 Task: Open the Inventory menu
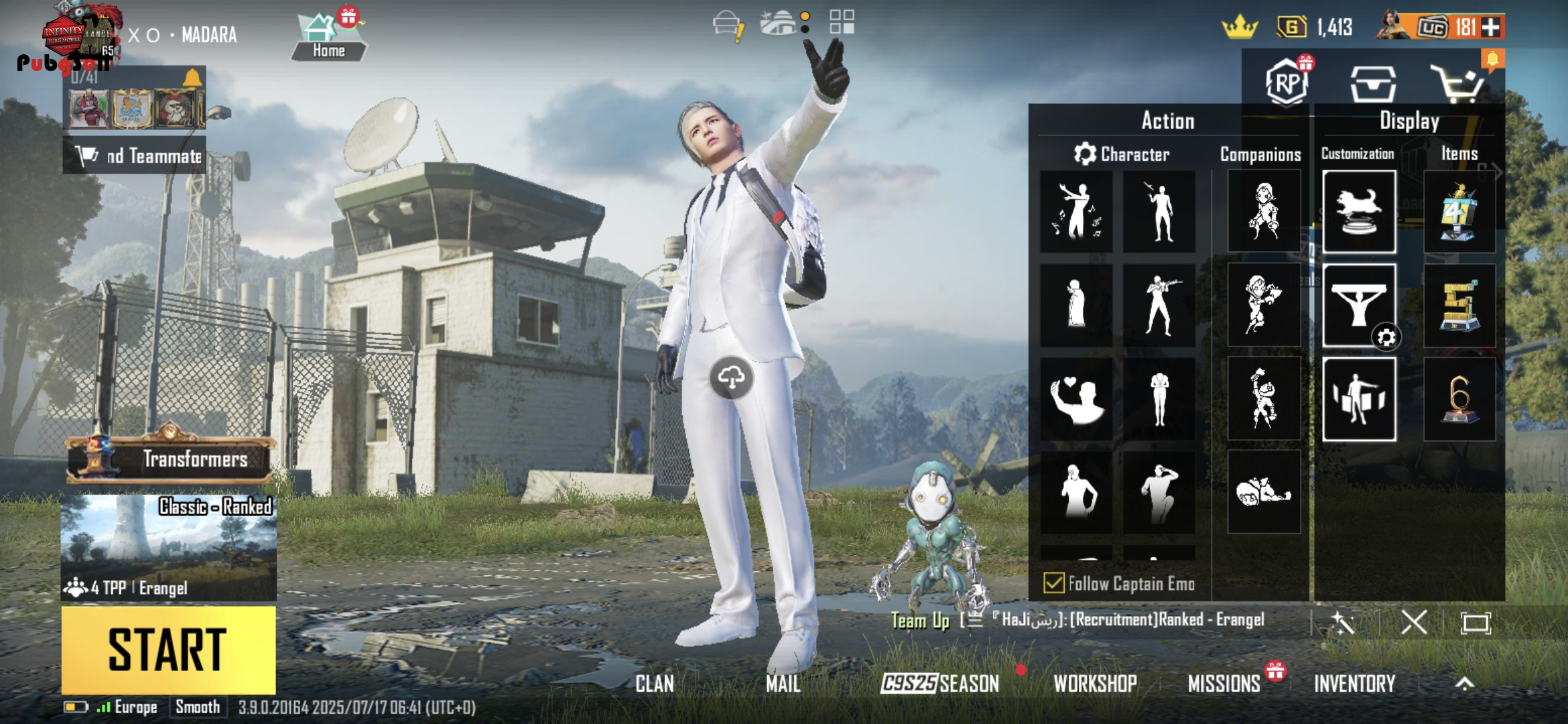tap(1354, 684)
